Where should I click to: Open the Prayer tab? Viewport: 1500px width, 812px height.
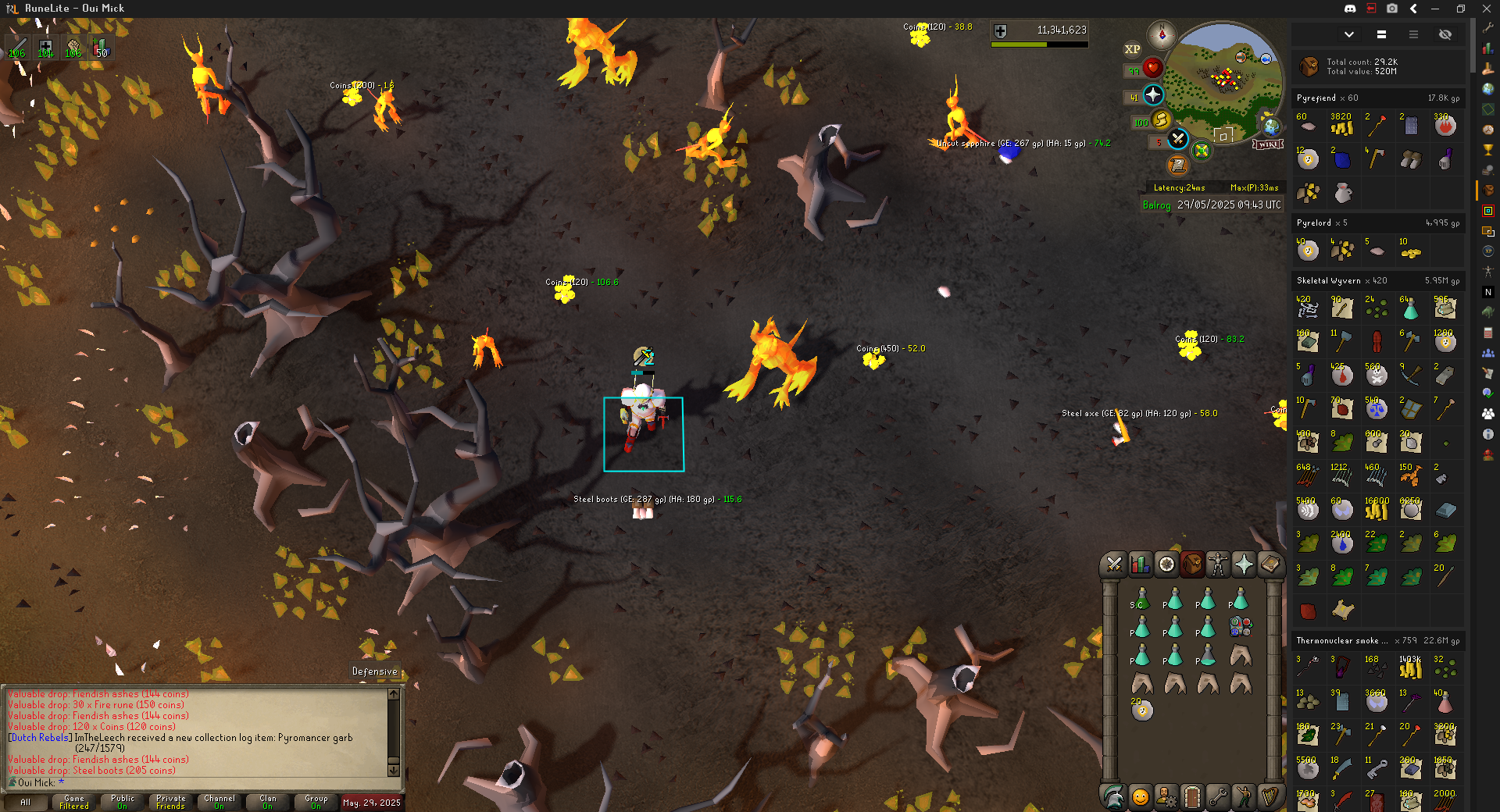tap(1244, 564)
